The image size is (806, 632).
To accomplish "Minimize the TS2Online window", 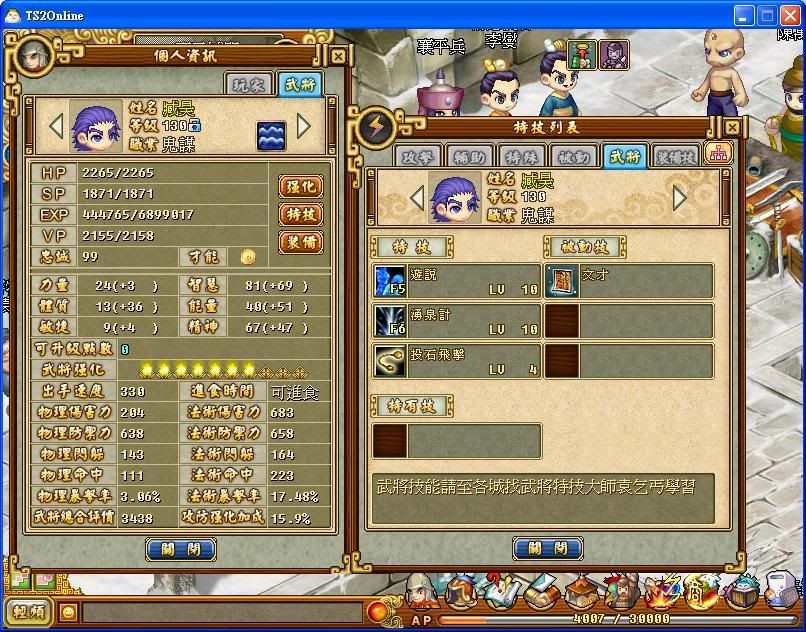I will pyautogui.click(x=743, y=15).
